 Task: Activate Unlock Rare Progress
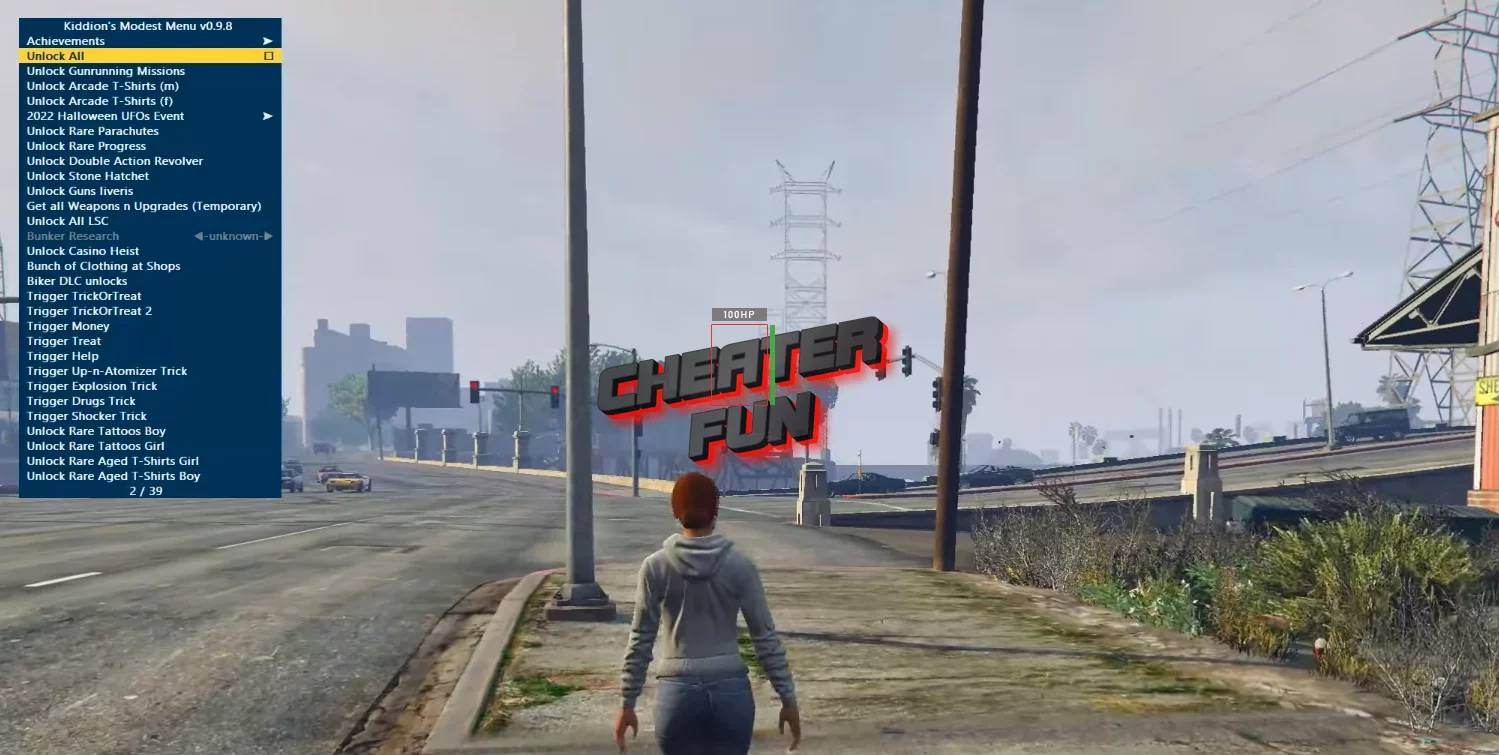point(85,145)
